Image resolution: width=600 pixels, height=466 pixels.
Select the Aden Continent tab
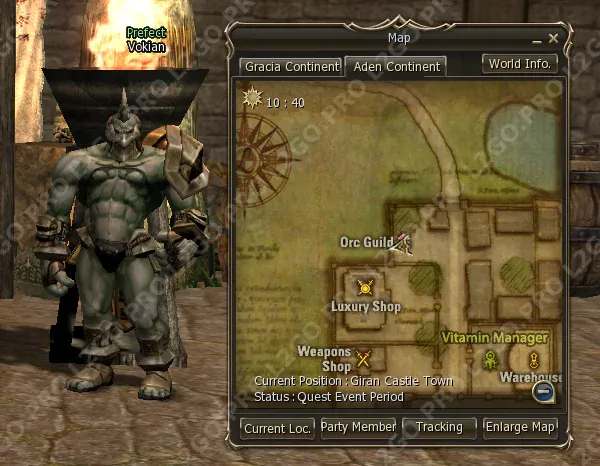coord(396,67)
